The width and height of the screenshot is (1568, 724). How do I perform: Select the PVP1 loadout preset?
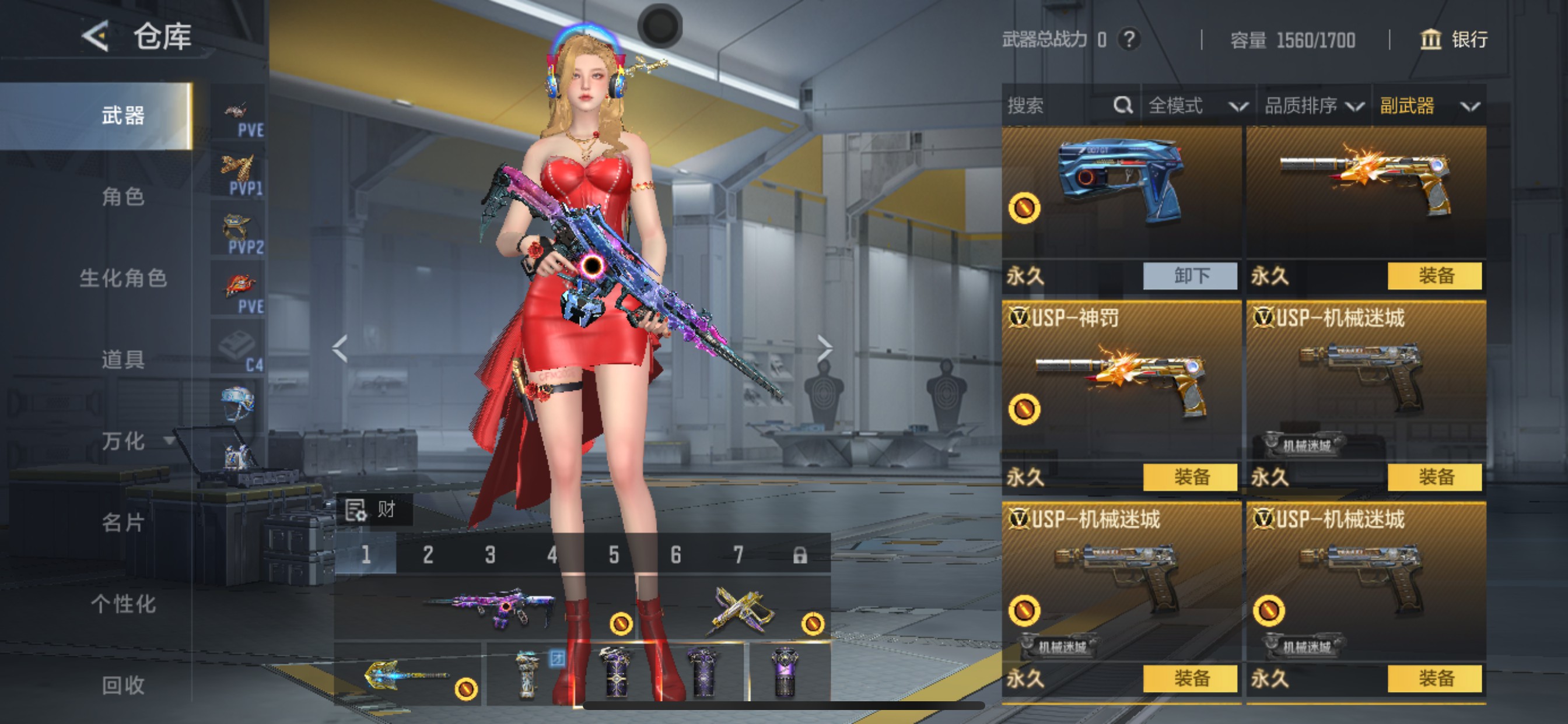(238, 175)
